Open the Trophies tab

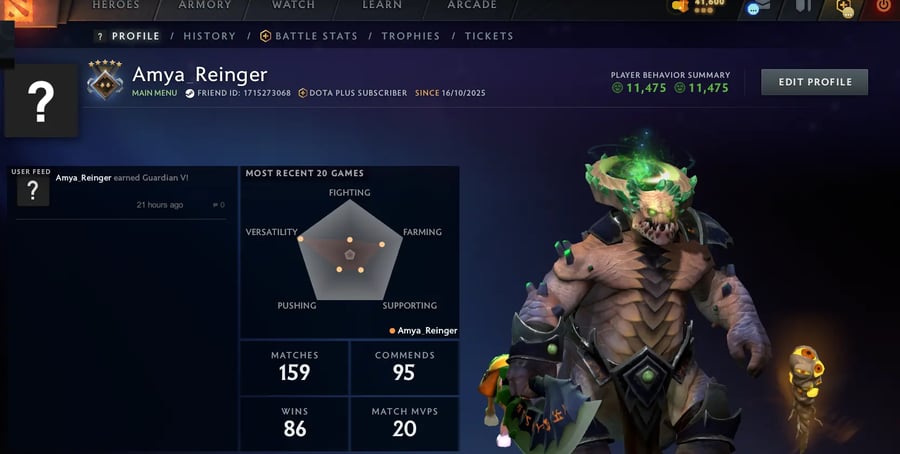click(410, 36)
